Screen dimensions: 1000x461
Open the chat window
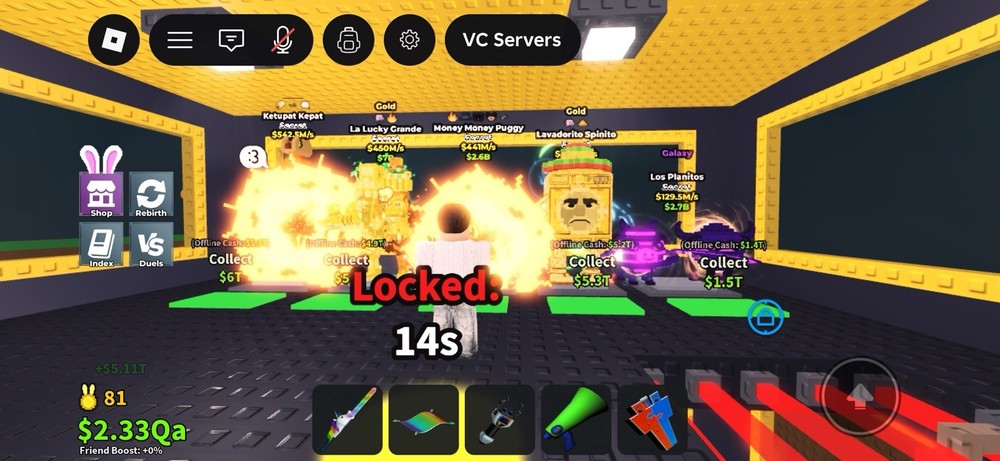pos(231,41)
